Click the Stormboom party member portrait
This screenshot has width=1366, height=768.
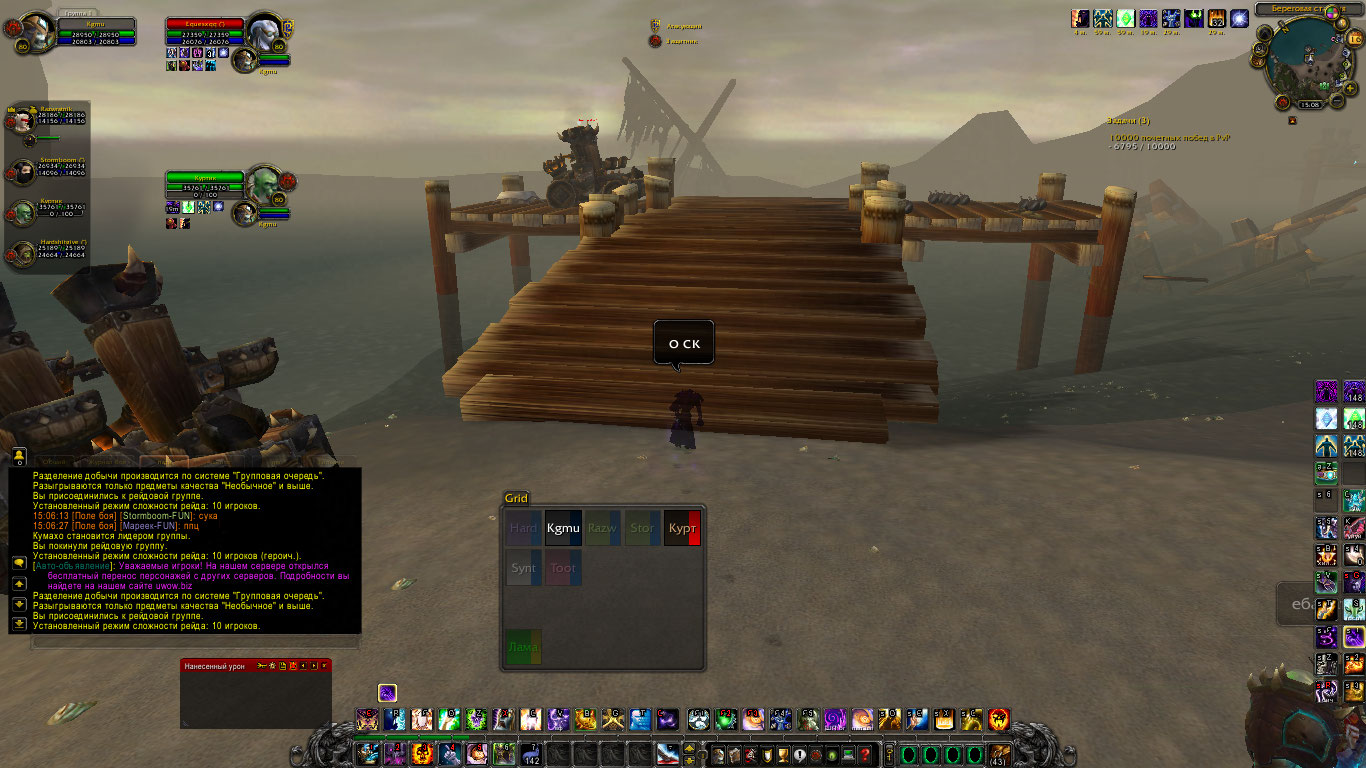click(x=22, y=172)
